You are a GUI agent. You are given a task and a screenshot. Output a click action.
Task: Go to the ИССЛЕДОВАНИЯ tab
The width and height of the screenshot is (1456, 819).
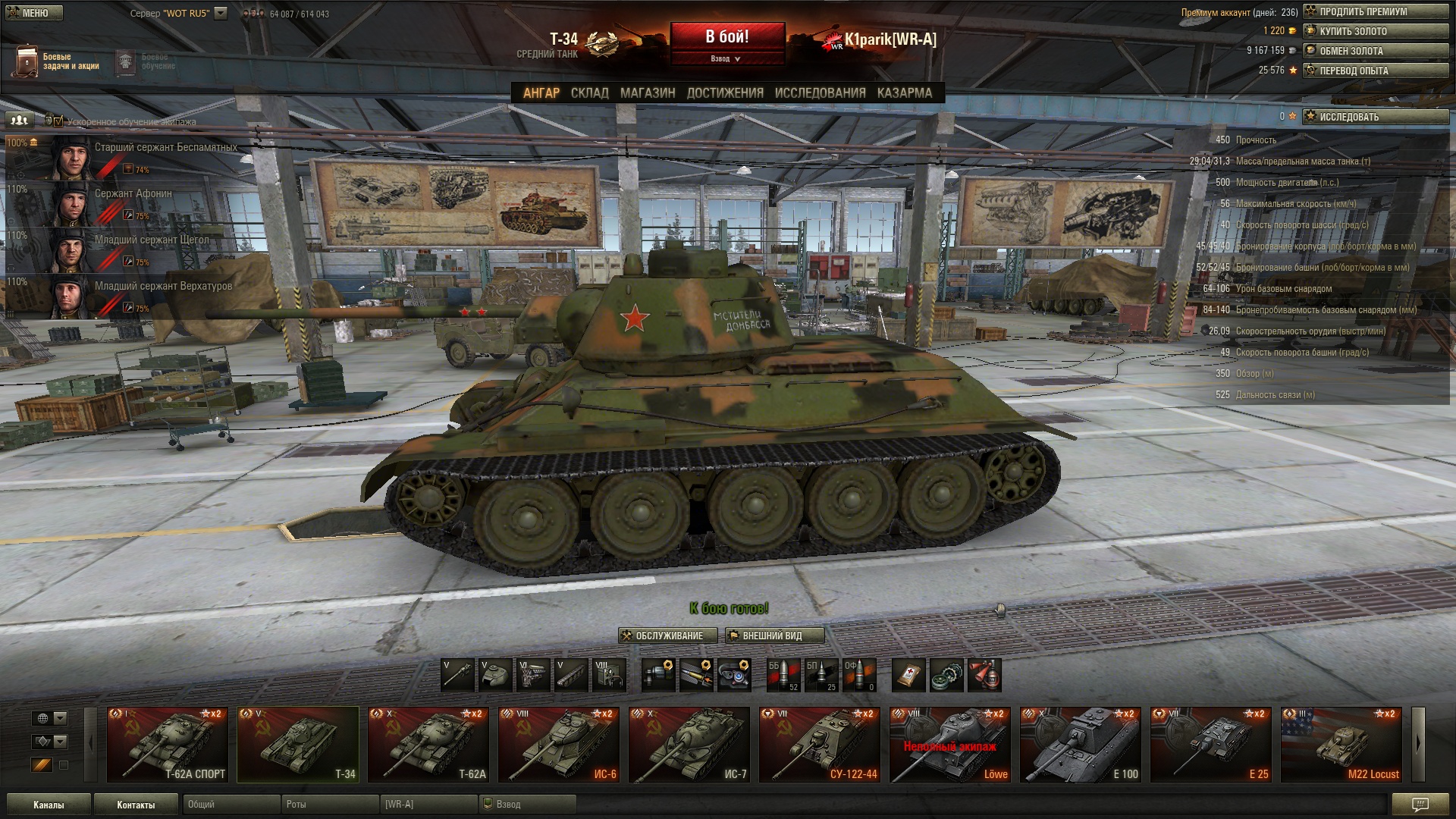[820, 93]
